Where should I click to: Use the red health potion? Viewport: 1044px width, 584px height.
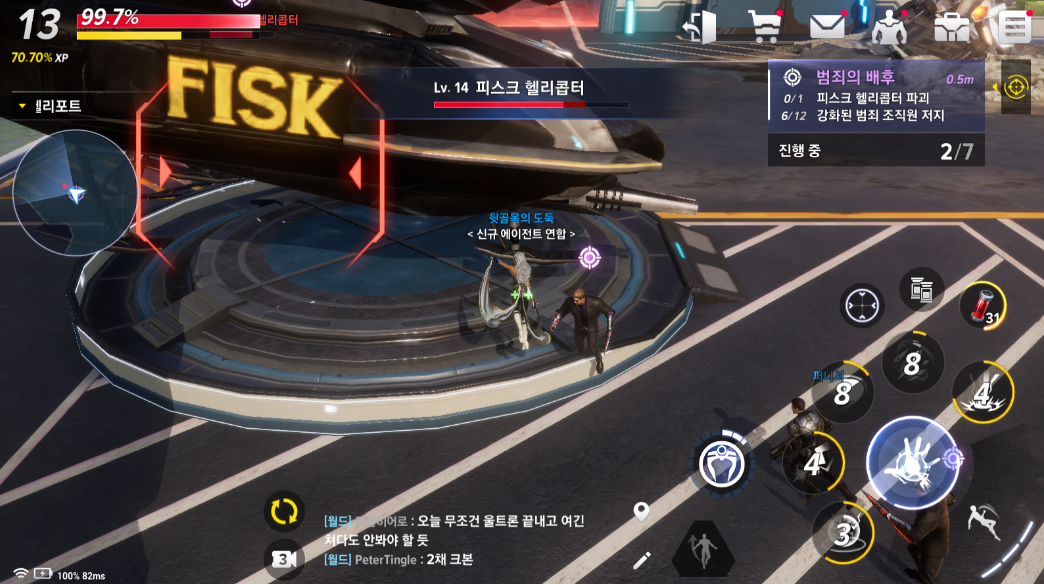[976, 303]
